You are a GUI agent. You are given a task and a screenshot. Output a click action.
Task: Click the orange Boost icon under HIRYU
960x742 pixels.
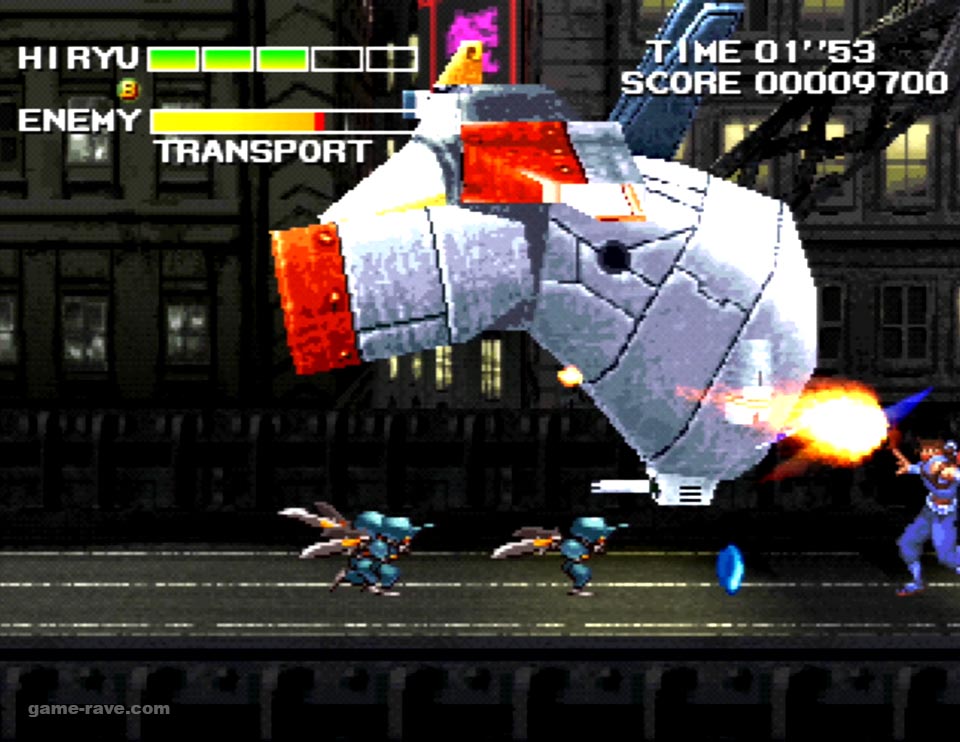tap(128, 90)
